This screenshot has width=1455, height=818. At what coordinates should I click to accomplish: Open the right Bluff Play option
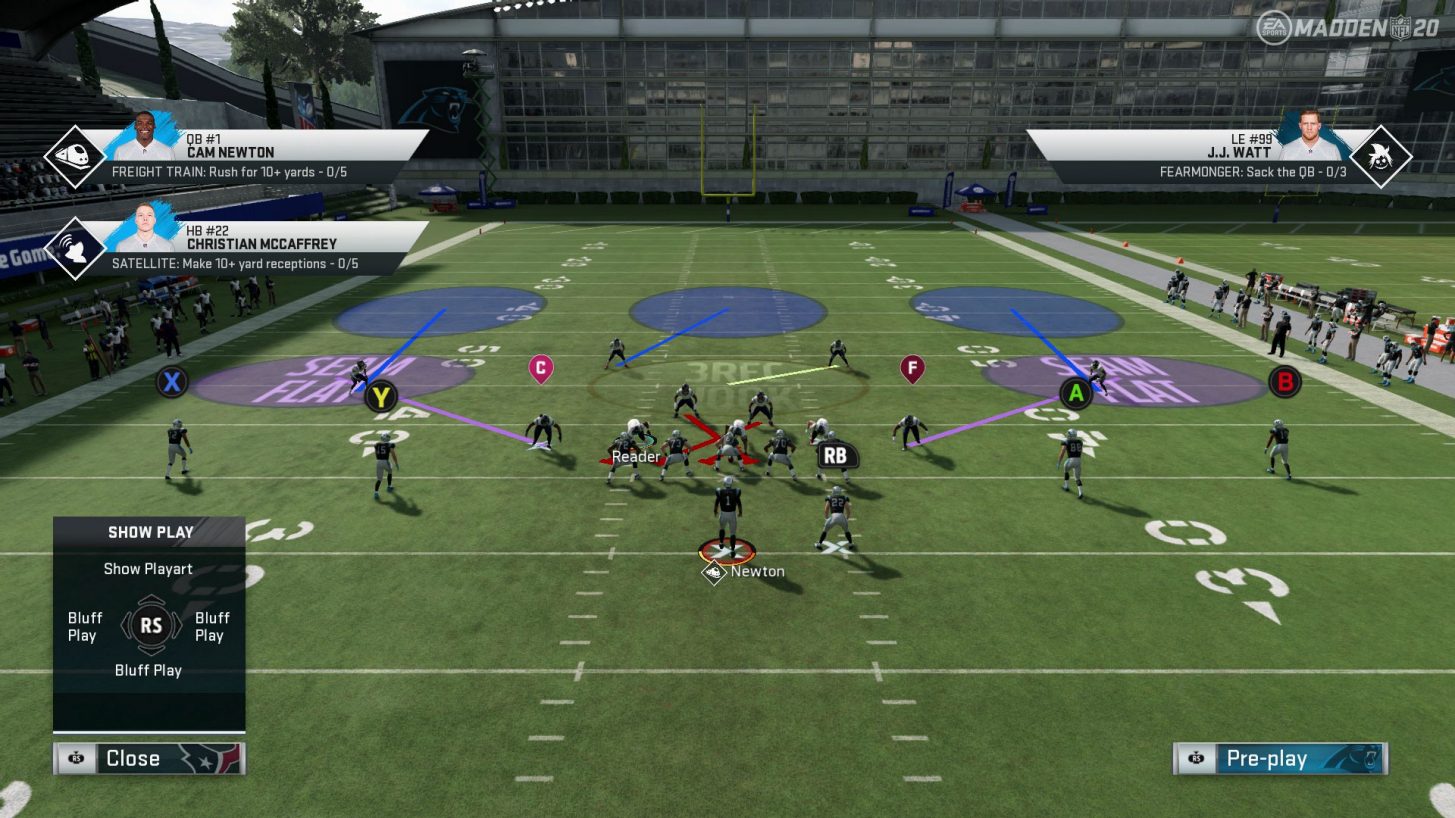212,627
